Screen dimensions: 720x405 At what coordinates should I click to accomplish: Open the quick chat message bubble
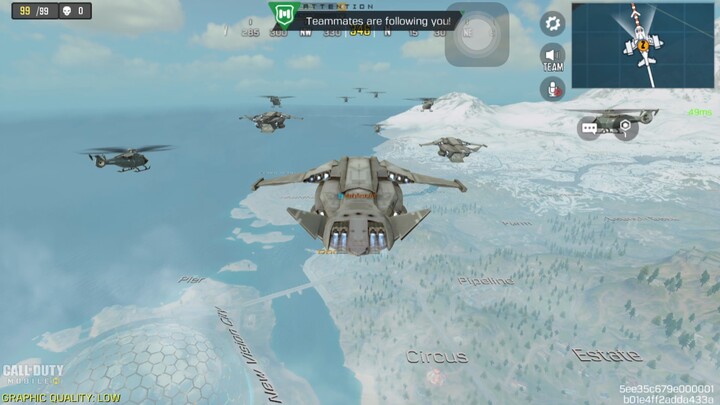[589, 127]
